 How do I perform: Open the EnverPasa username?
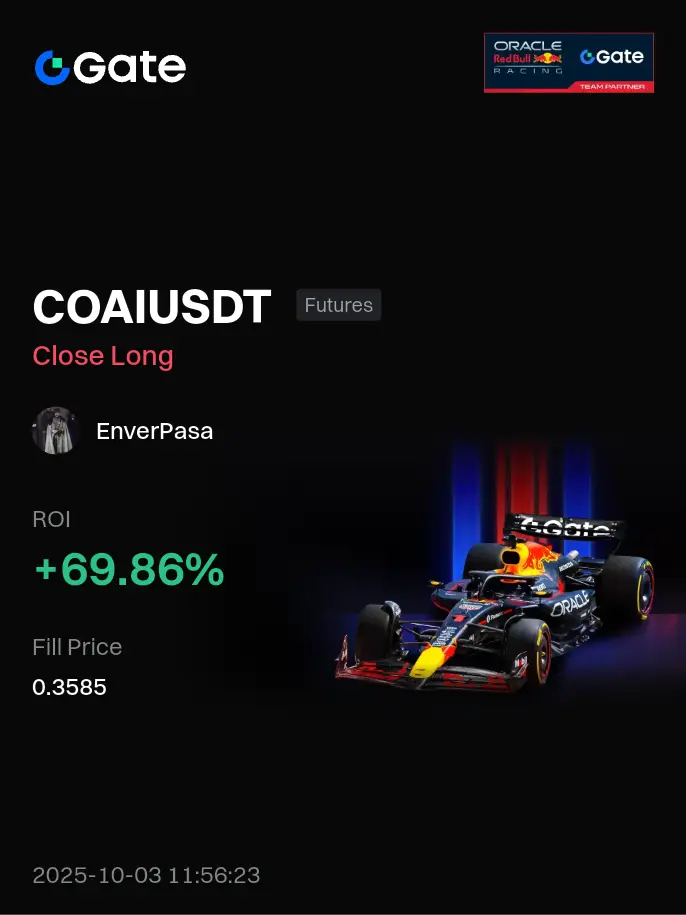(x=154, y=432)
